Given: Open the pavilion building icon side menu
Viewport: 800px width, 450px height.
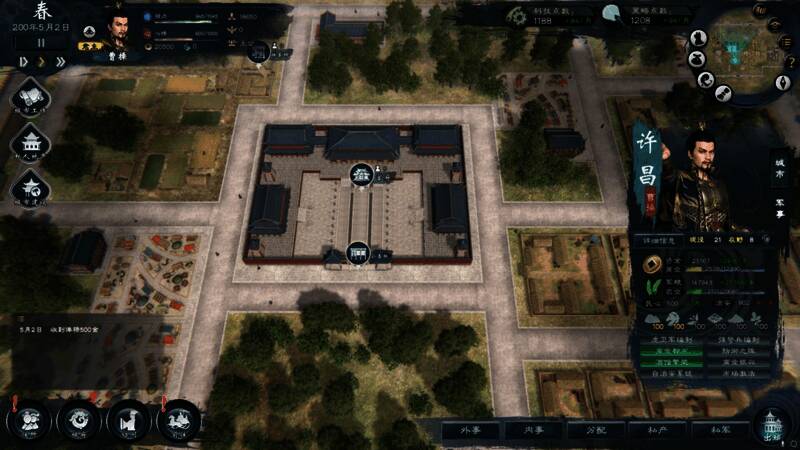Looking at the screenshot, I should tap(29, 143).
